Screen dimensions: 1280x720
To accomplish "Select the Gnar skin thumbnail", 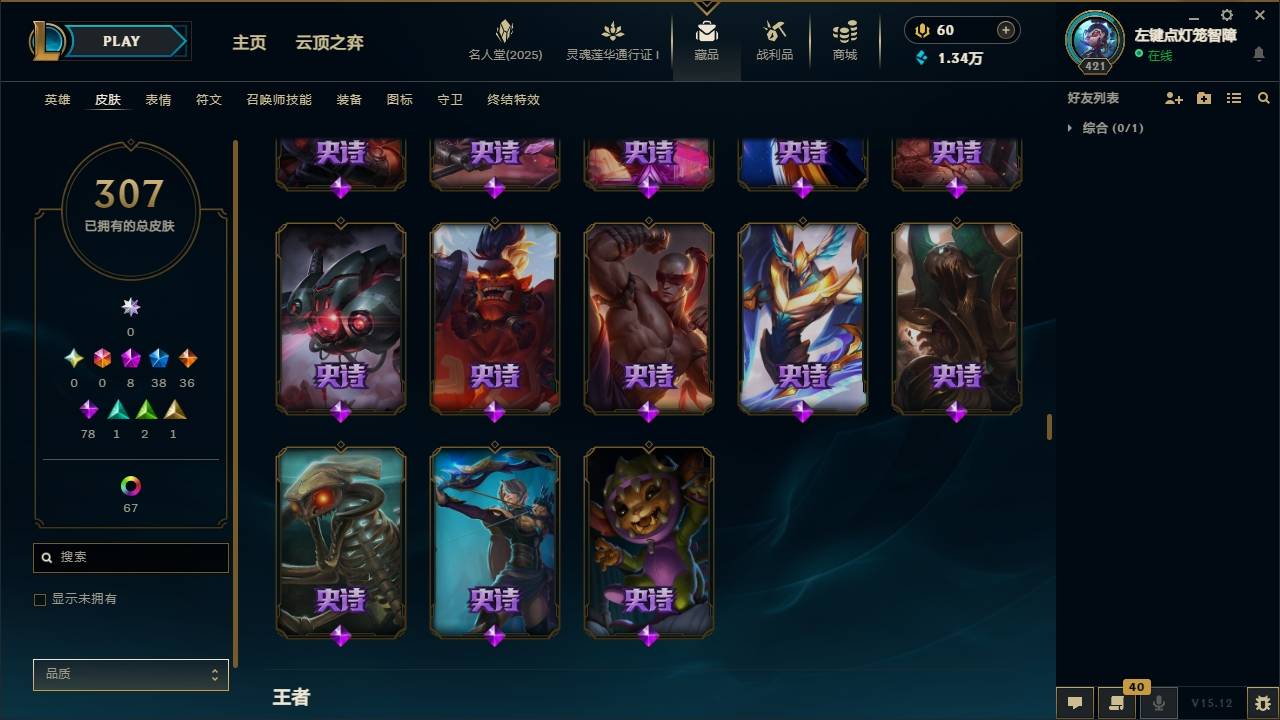I will pos(648,540).
